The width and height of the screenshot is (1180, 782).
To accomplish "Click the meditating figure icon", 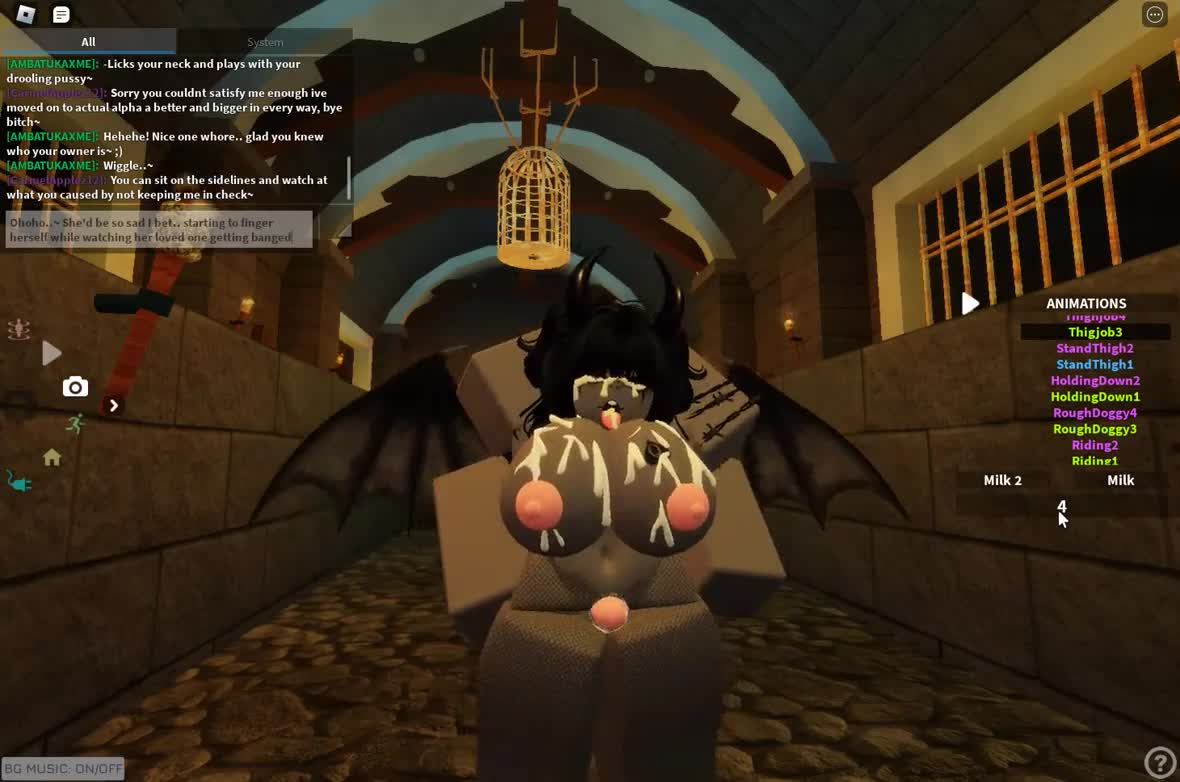I will click(x=18, y=329).
